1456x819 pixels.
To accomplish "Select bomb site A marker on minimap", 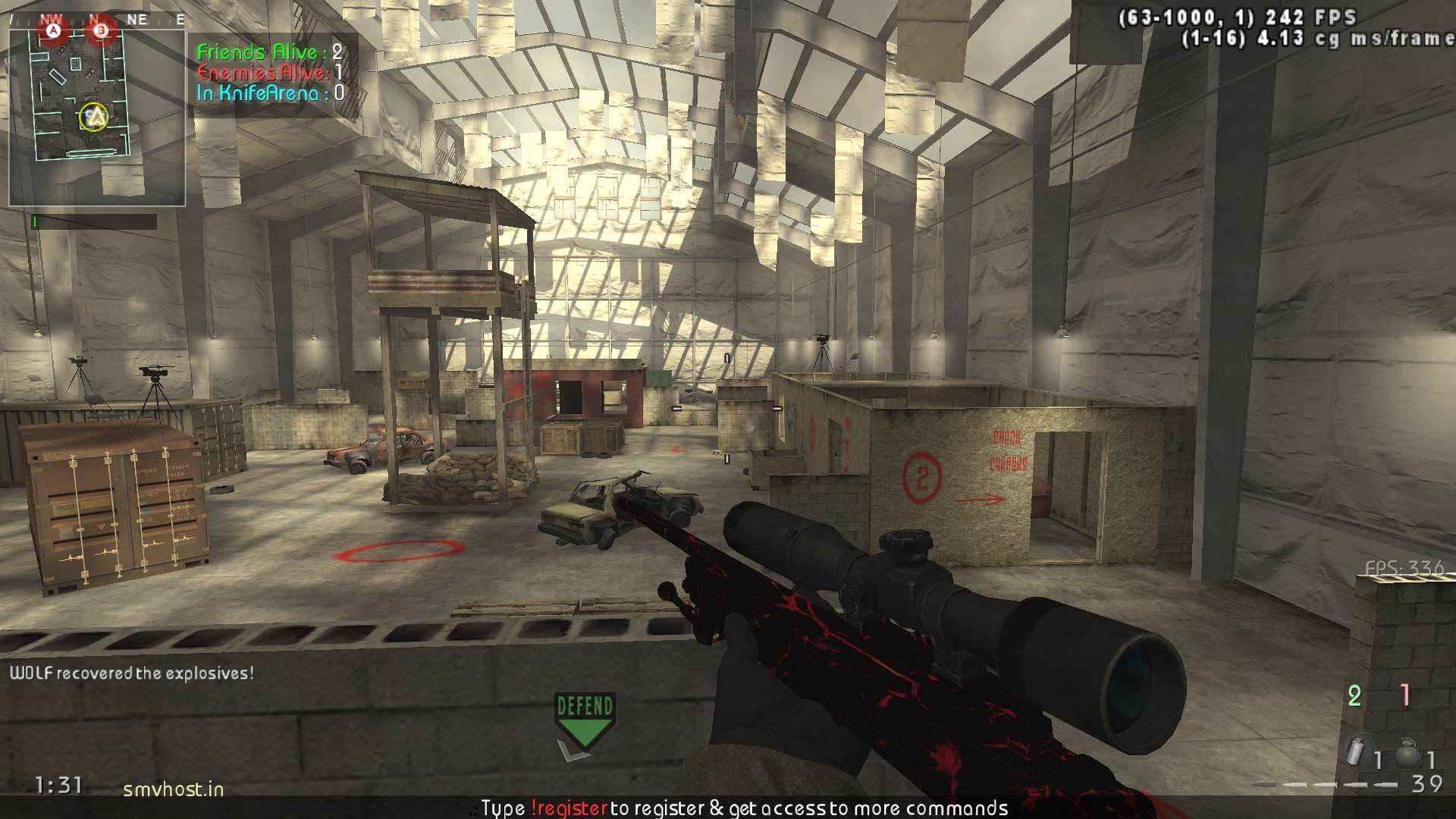I will tap(53, 31).
